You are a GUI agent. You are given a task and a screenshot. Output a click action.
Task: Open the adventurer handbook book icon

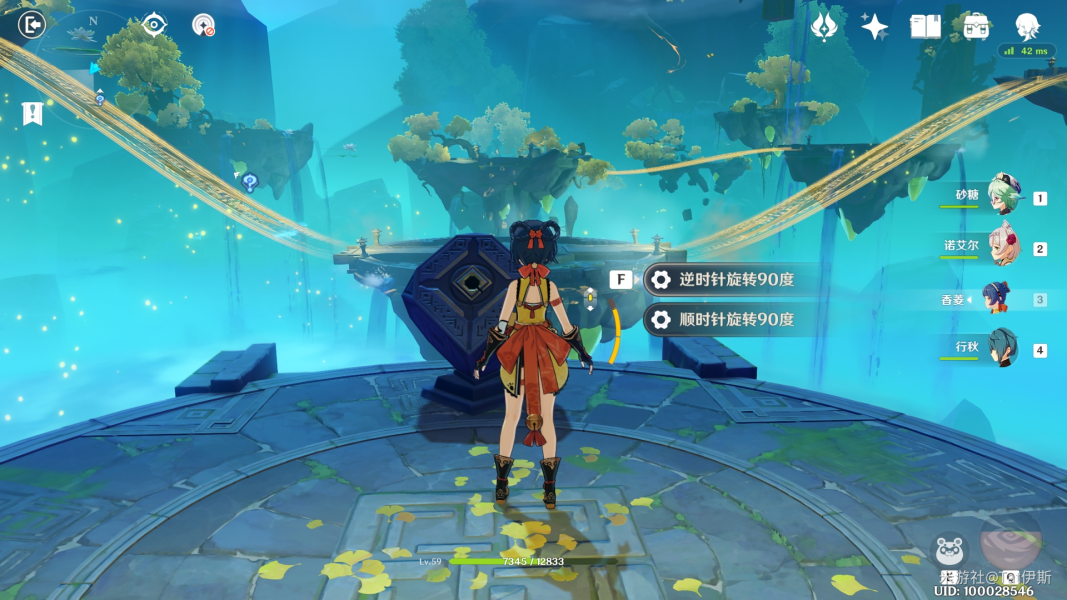point(925,27)
